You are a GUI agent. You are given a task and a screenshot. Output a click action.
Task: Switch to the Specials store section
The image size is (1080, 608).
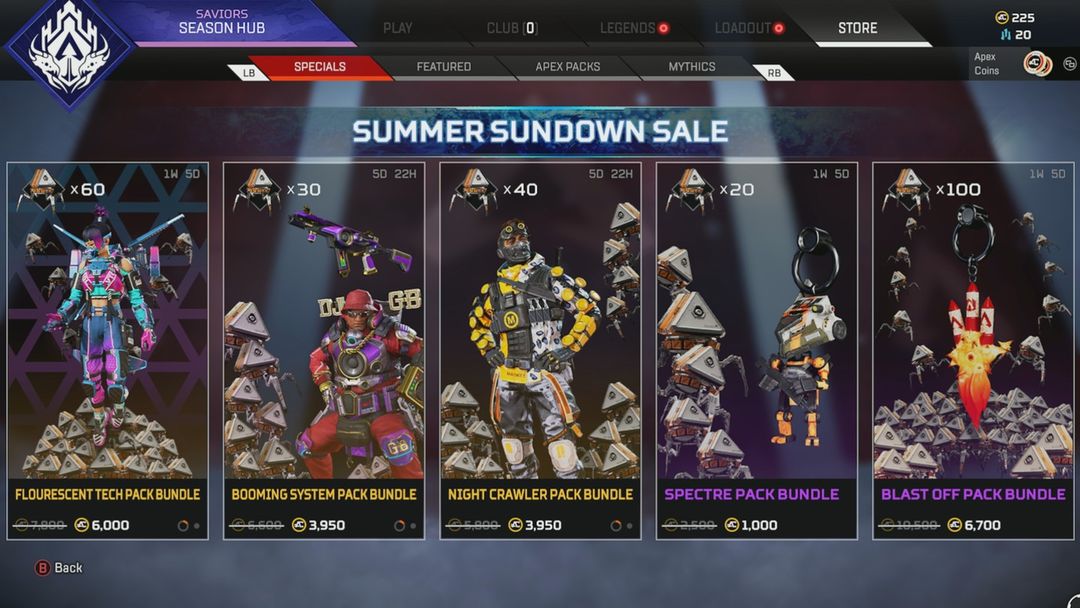pos(319,67)
